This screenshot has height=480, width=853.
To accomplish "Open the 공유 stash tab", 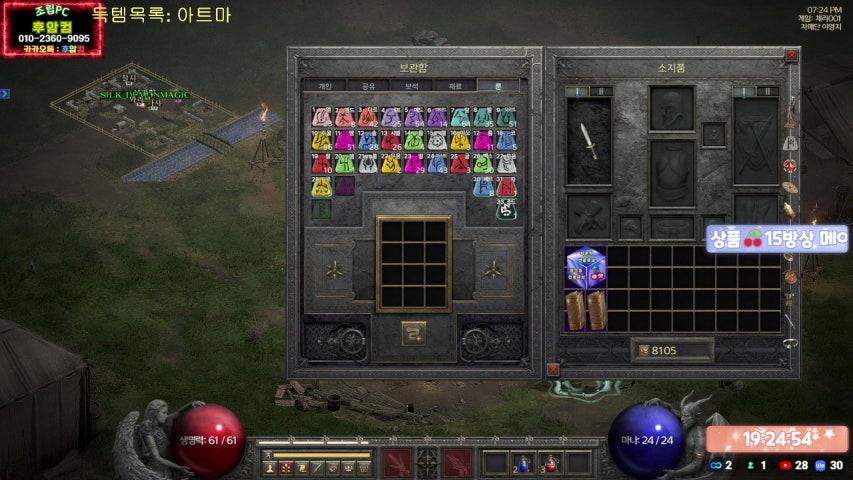I will 368,86.
